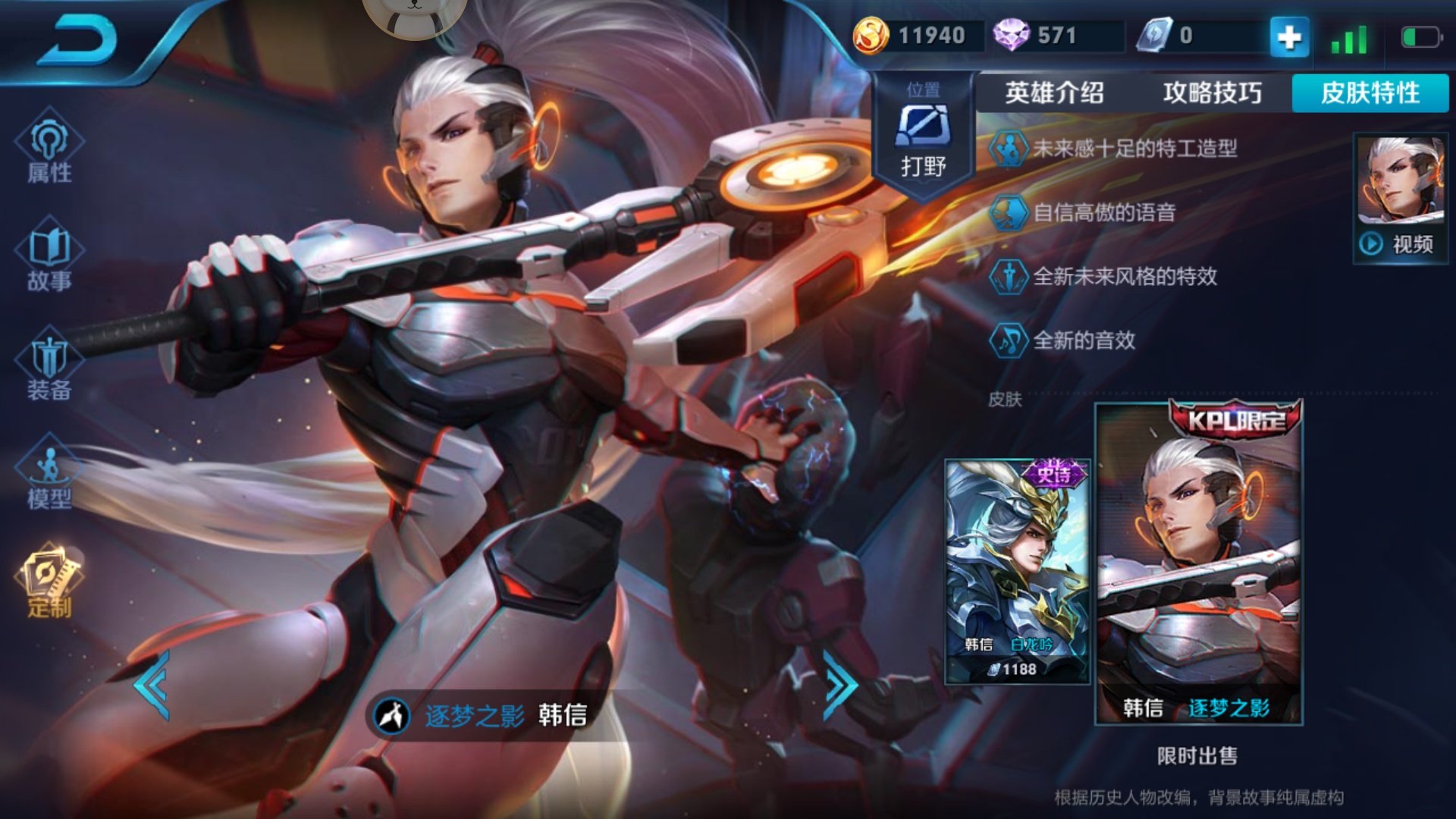Switch to the 攻略技巧 tab
1456x819 pixels.
click(1212, 93)
